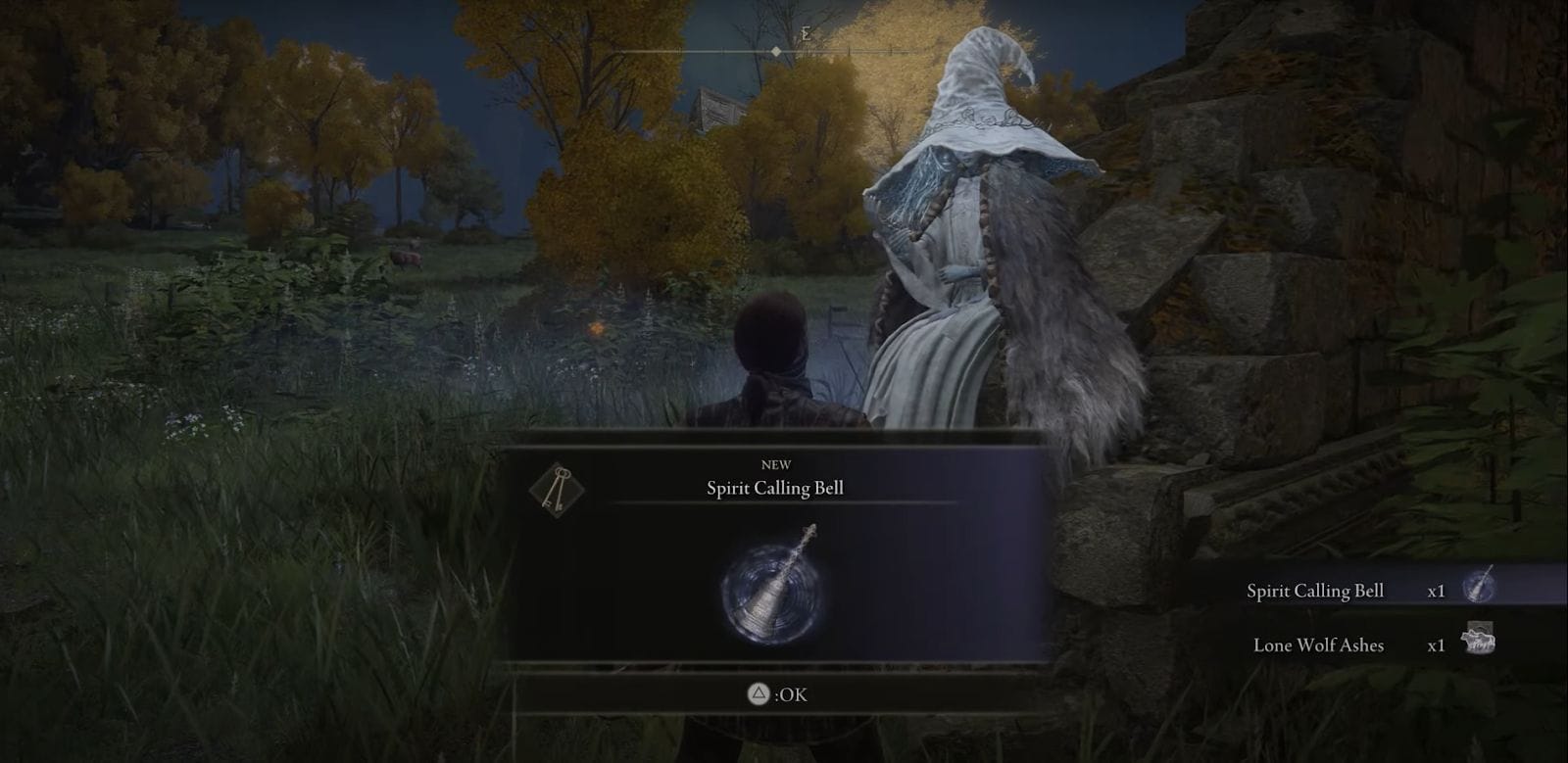Click the key-item category icon on the popup

(560, 489)
